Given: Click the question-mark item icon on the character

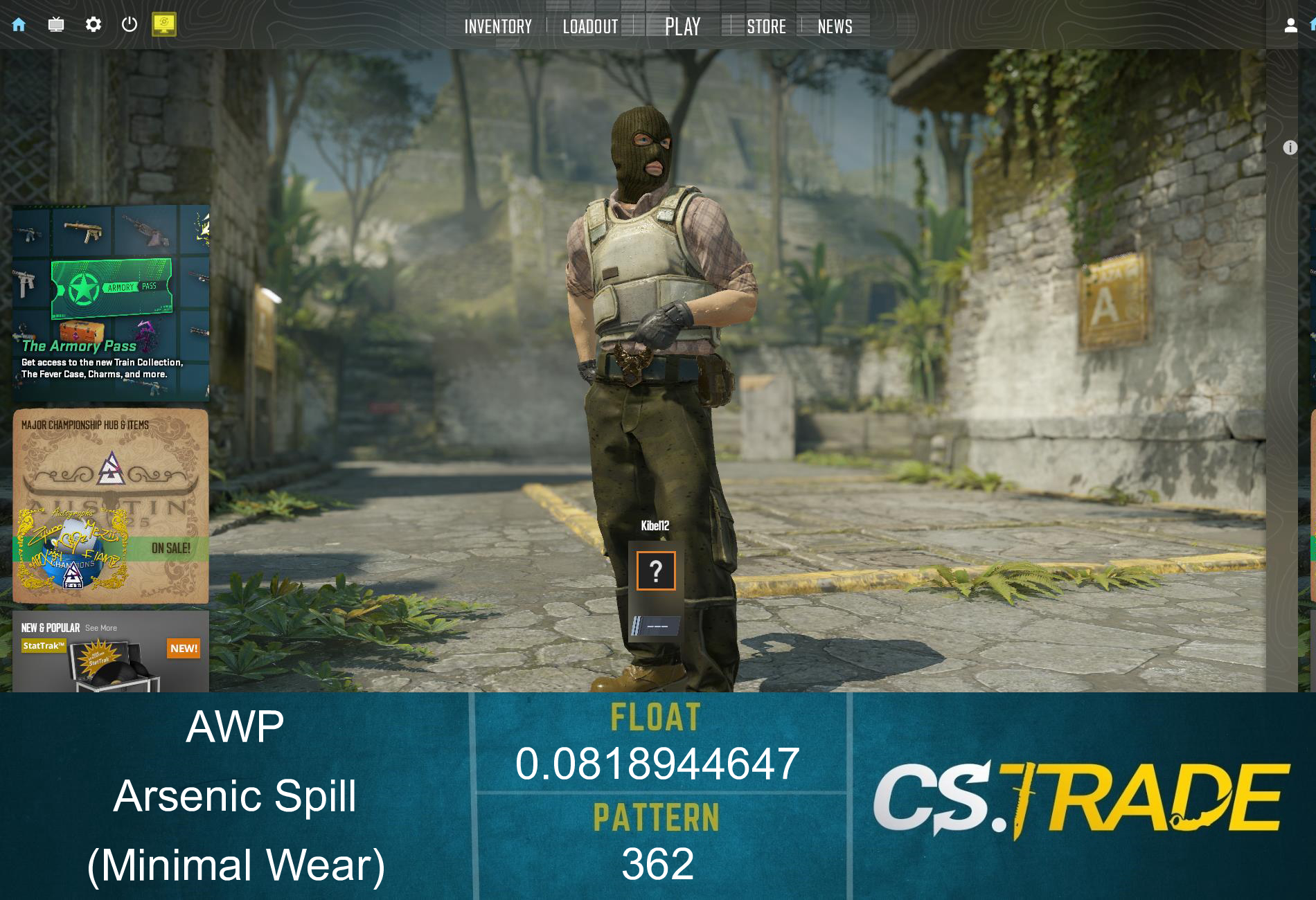Looking at the screenshot, I should point(655,570).
